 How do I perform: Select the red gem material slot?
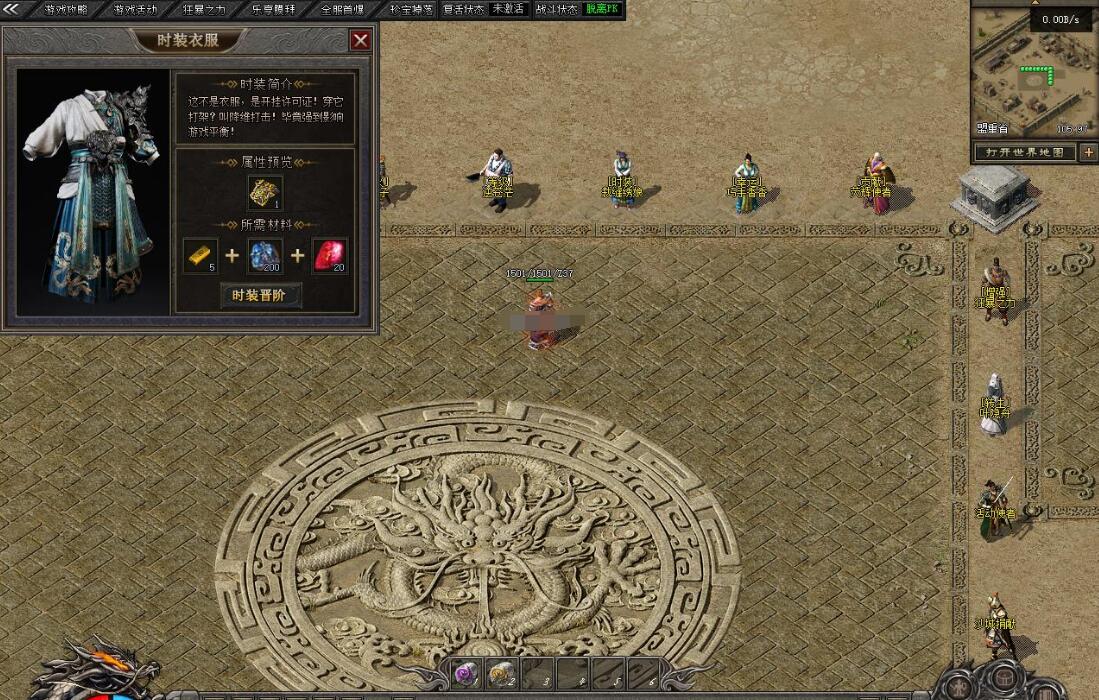click(x=330, y=256)
